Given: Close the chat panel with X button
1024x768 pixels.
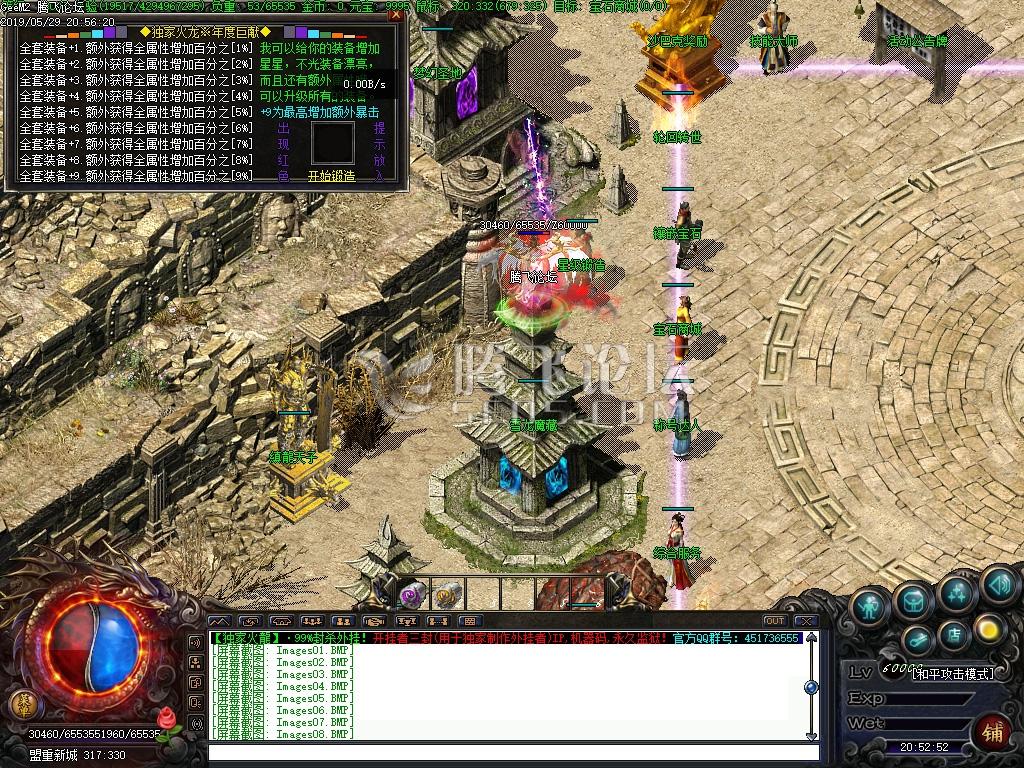Looking at the screenshot, I should coord(806,621).
